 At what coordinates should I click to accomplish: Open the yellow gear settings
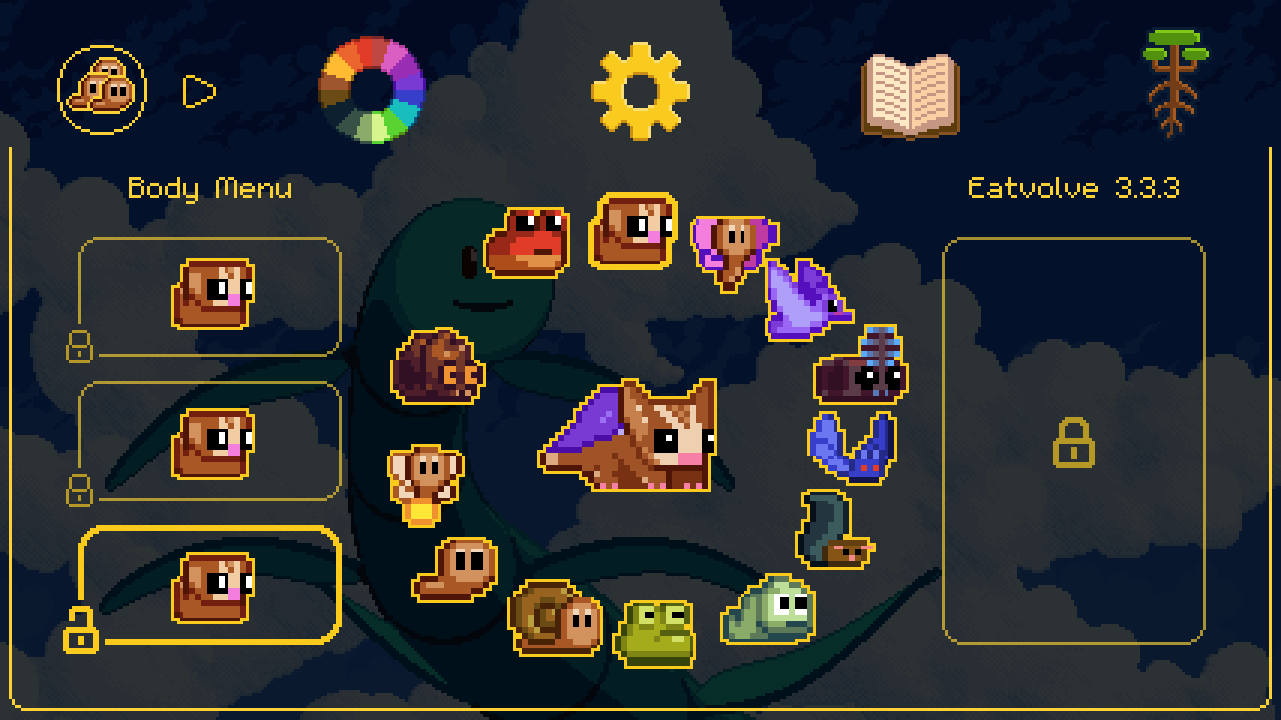tap(640, 90)
